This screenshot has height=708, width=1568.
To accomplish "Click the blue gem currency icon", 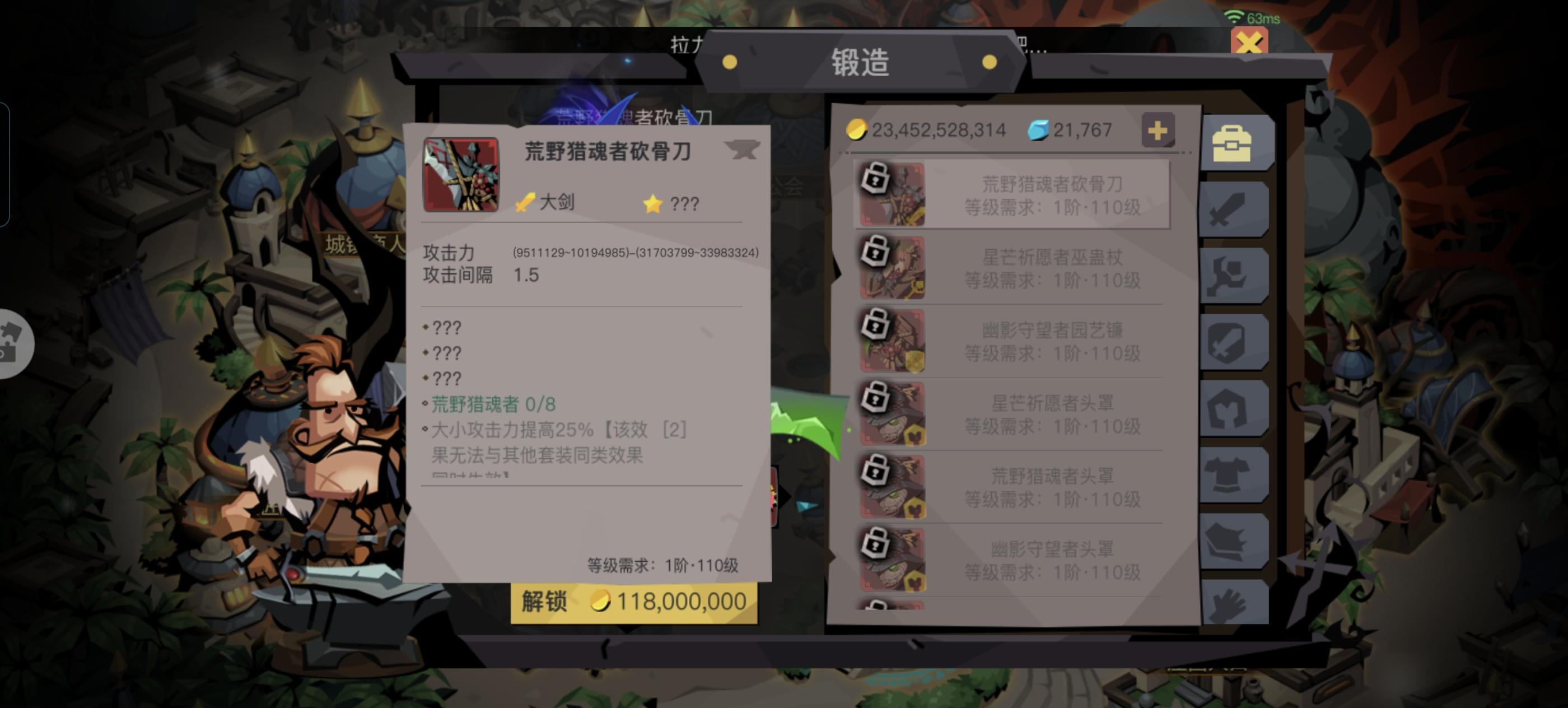I will (x=1041, y=129).
